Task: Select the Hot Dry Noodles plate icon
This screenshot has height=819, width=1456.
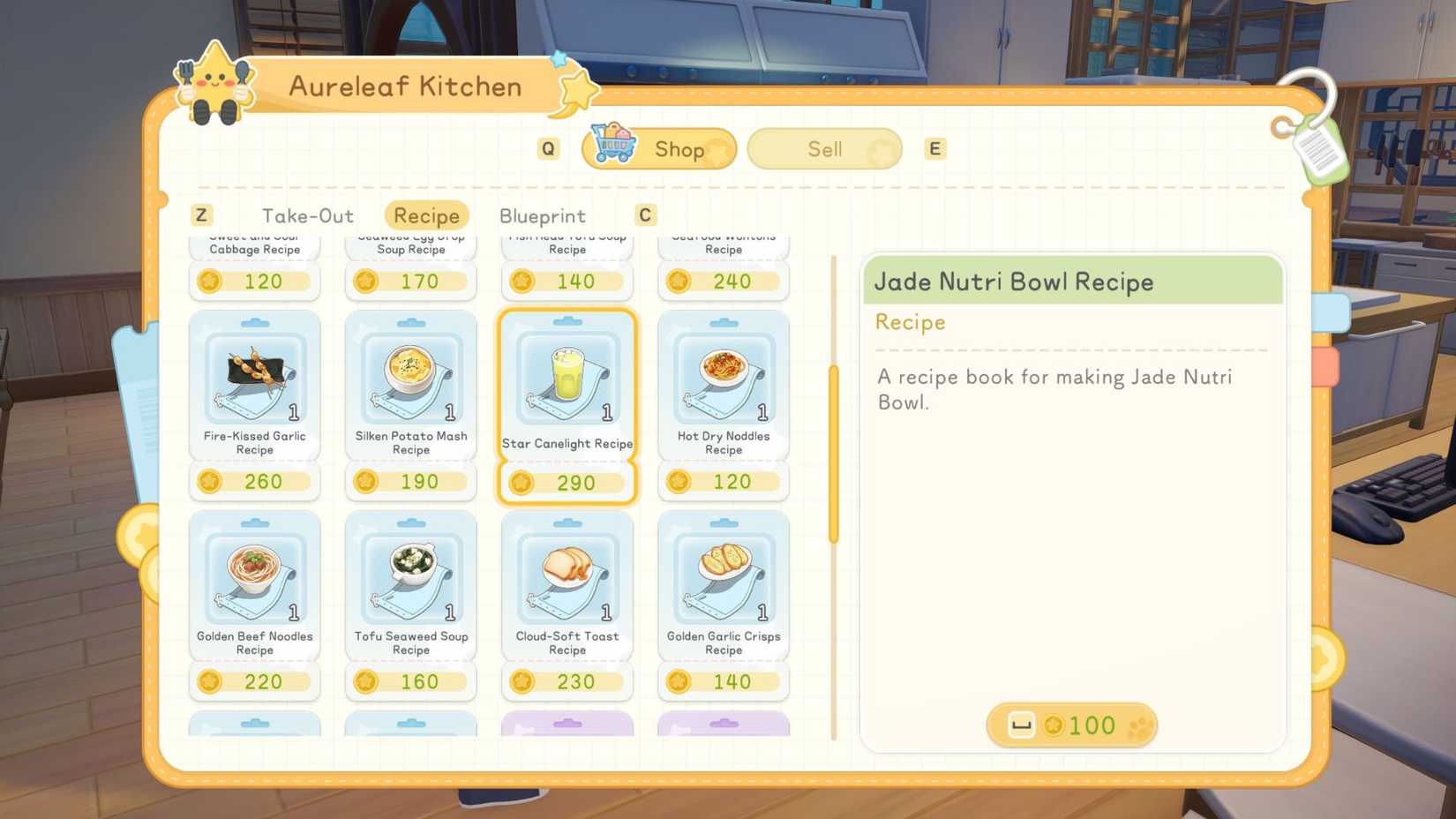Action: 723,375
